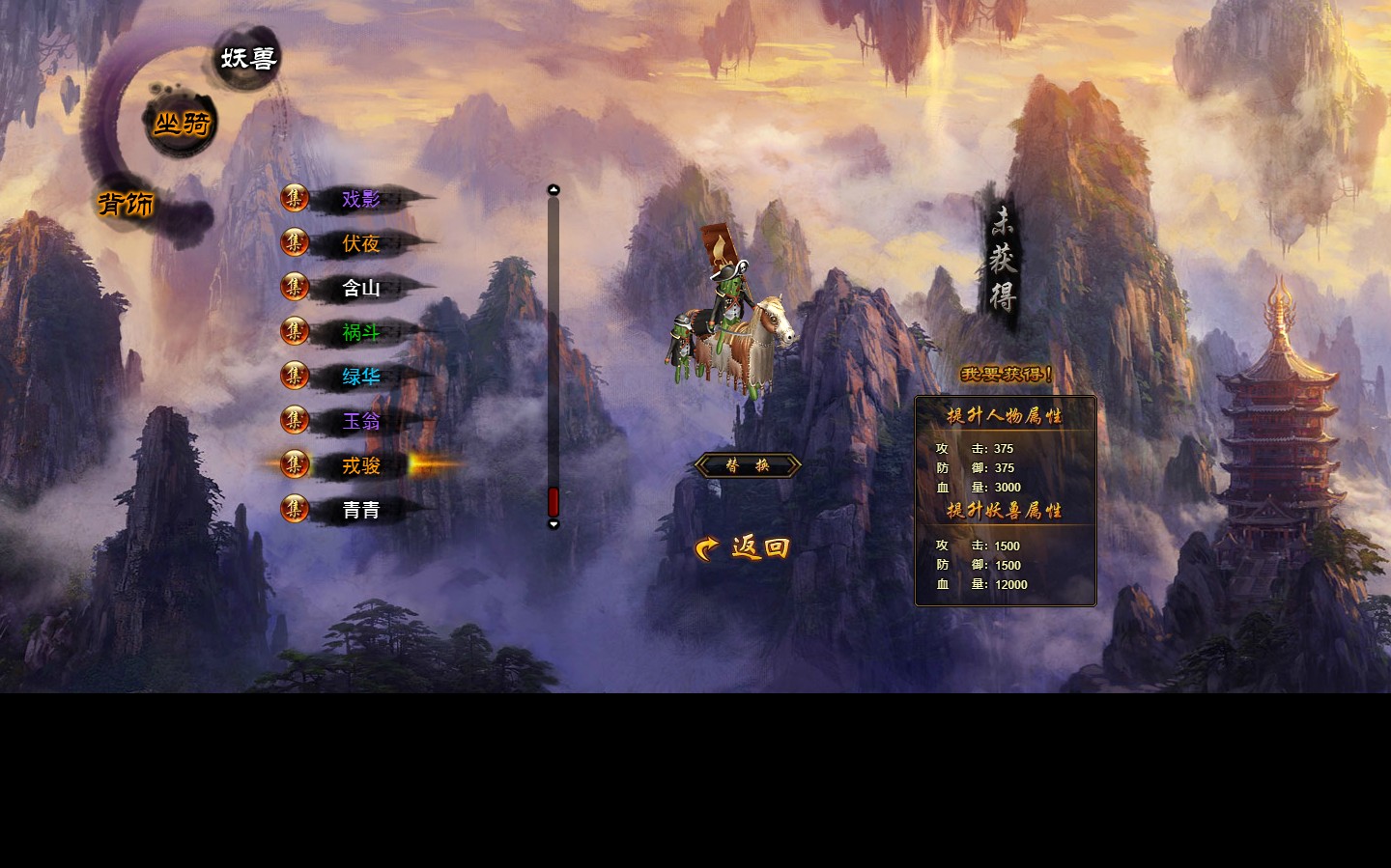Select the 祸斗 mount entry
Image resolution: width=1391 pixels, height=868 pixels.
point(360,333)
